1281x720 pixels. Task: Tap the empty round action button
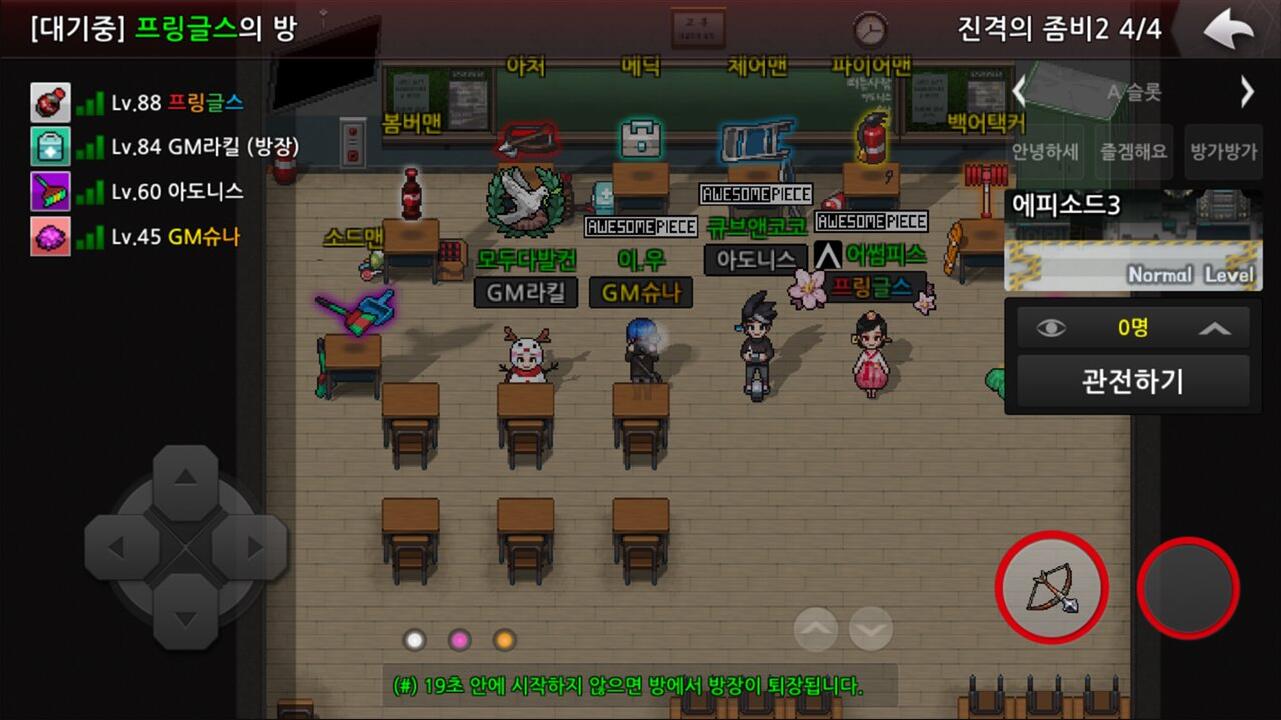1188,587
